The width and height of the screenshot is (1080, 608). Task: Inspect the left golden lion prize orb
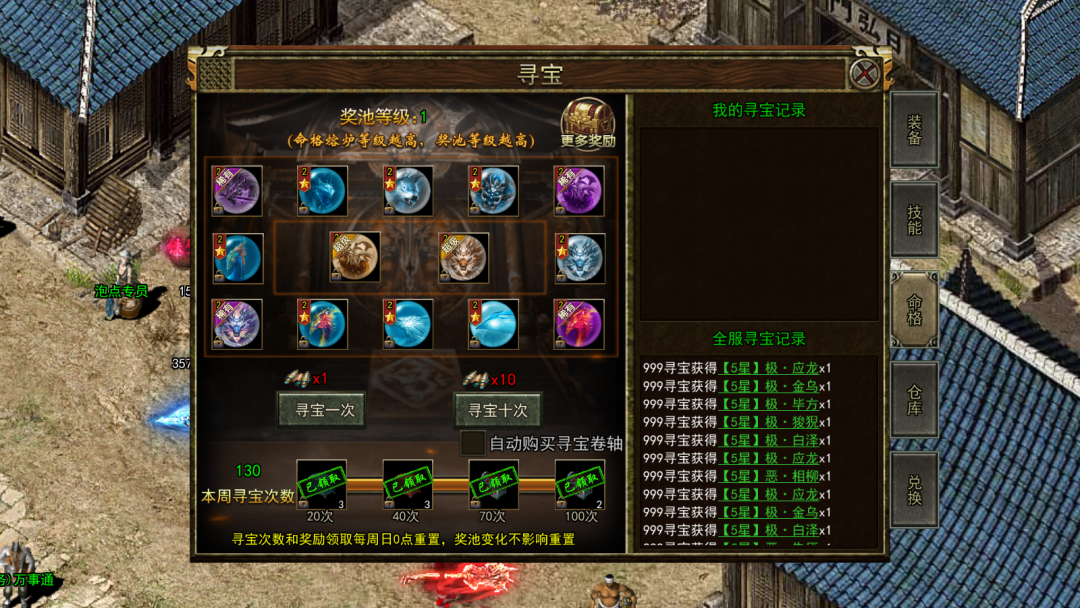coord(355,257)
